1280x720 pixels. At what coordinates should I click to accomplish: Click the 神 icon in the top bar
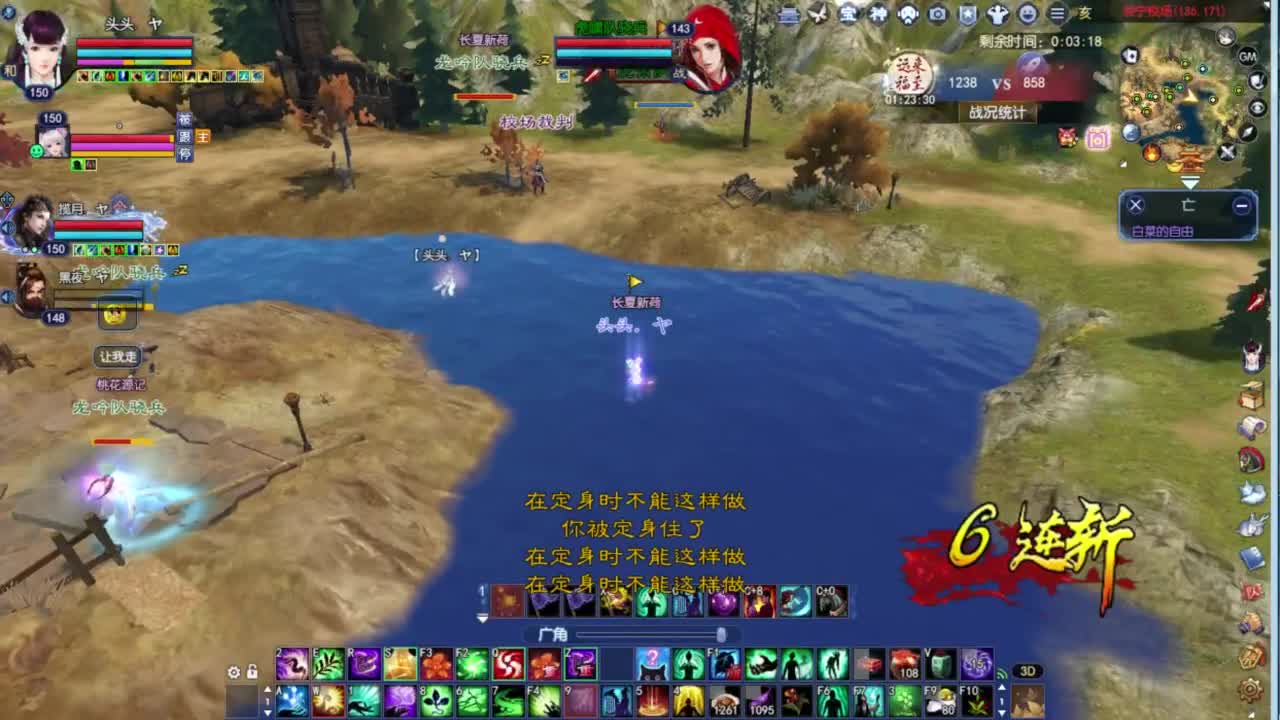coord(877,14)
